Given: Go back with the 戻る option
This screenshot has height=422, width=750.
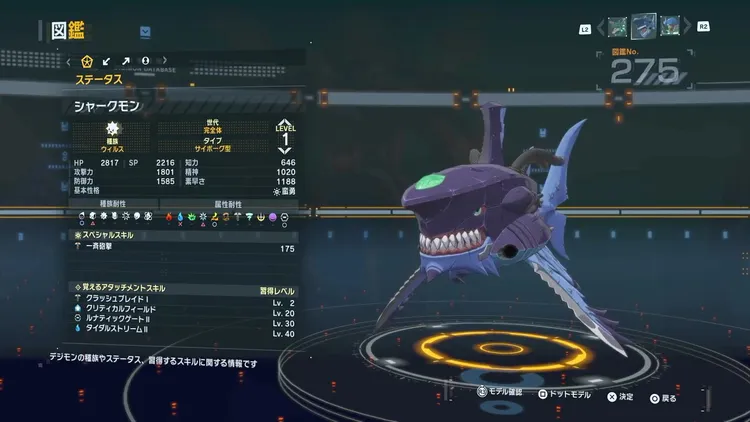Looking at the screenshot, I should pyautogui.click(x=661, y=397).
